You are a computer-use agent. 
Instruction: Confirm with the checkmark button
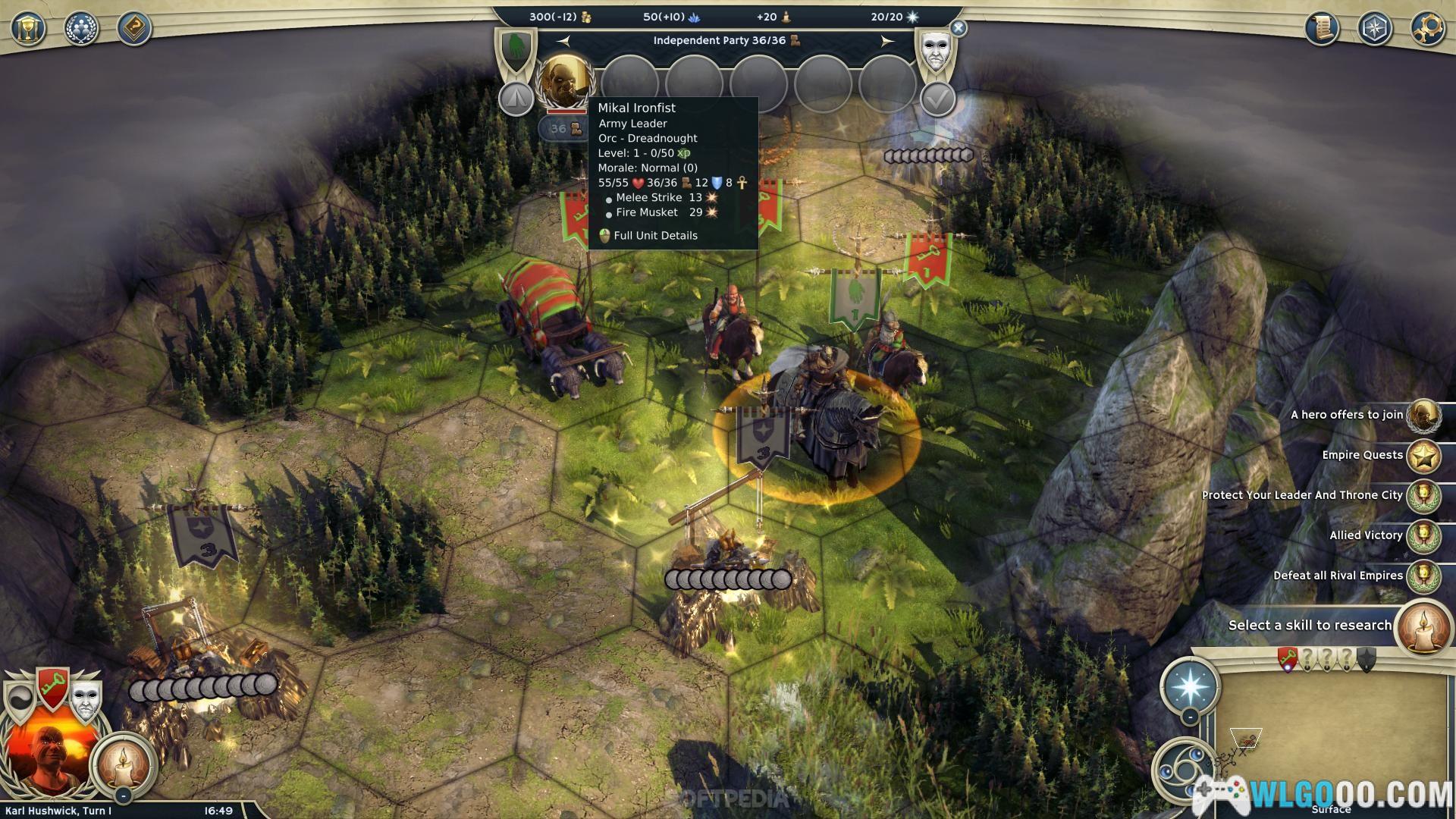[x=937, y=99]
